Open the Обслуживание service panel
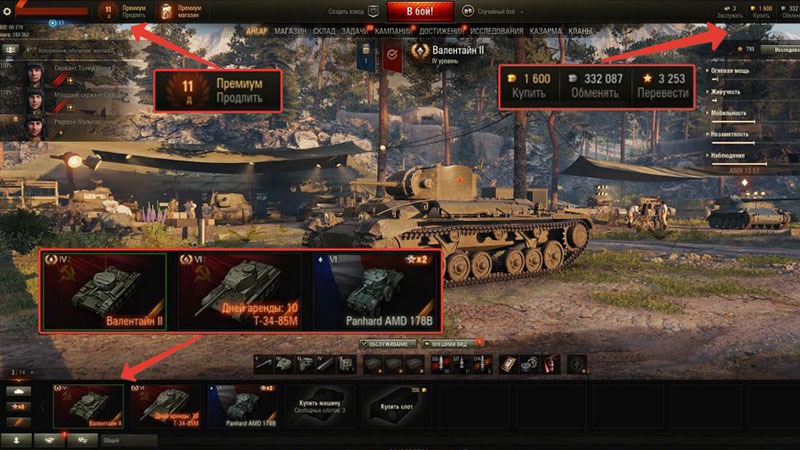800x450 pixels. pos(390,343)
